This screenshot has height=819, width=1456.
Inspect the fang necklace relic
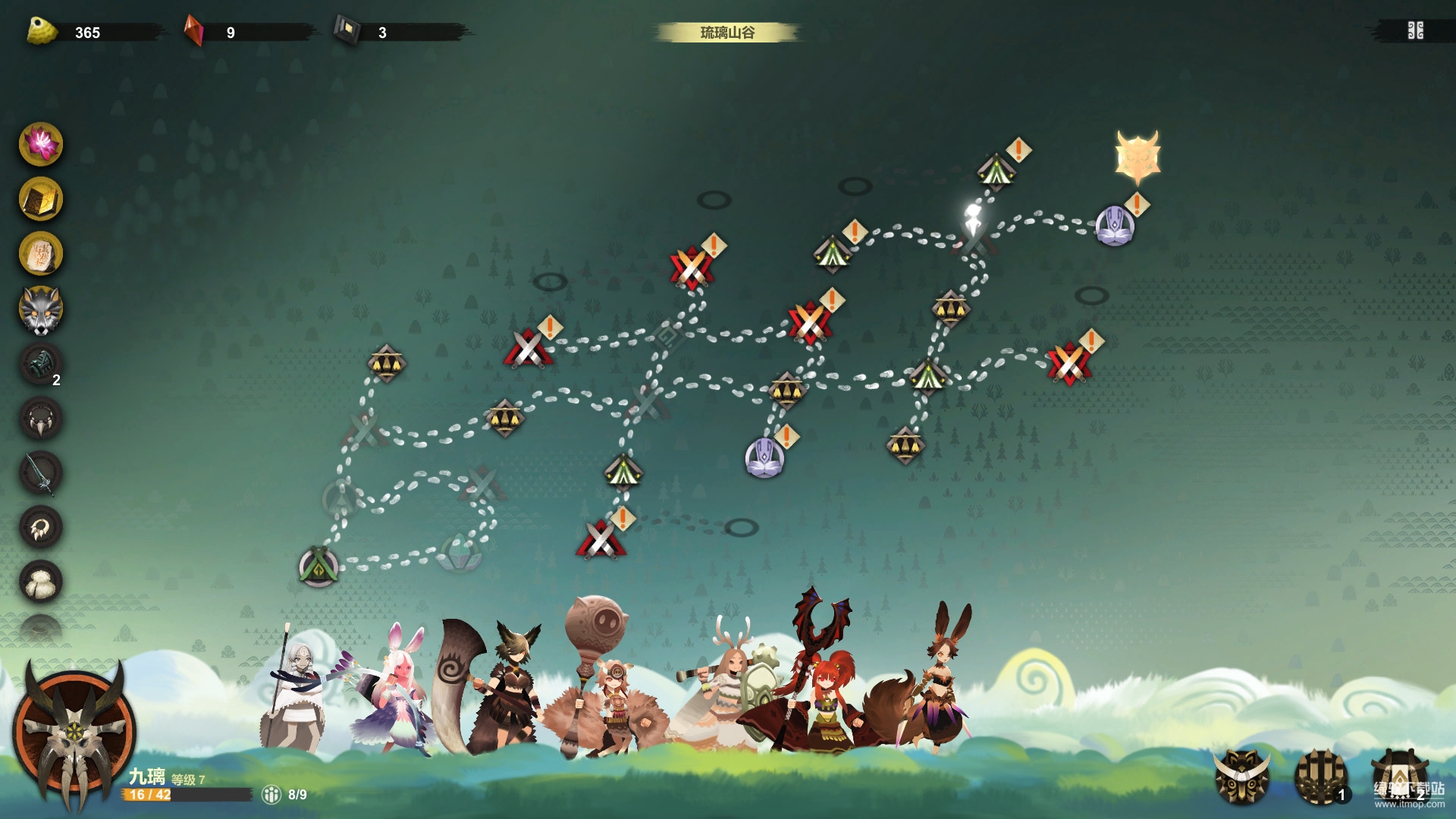[41, 419]
